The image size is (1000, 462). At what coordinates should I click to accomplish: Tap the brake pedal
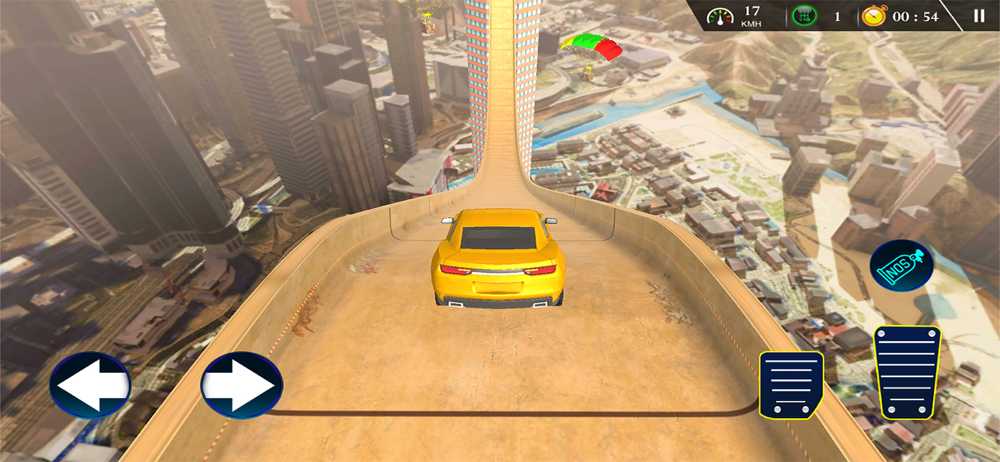coord(791,384)
